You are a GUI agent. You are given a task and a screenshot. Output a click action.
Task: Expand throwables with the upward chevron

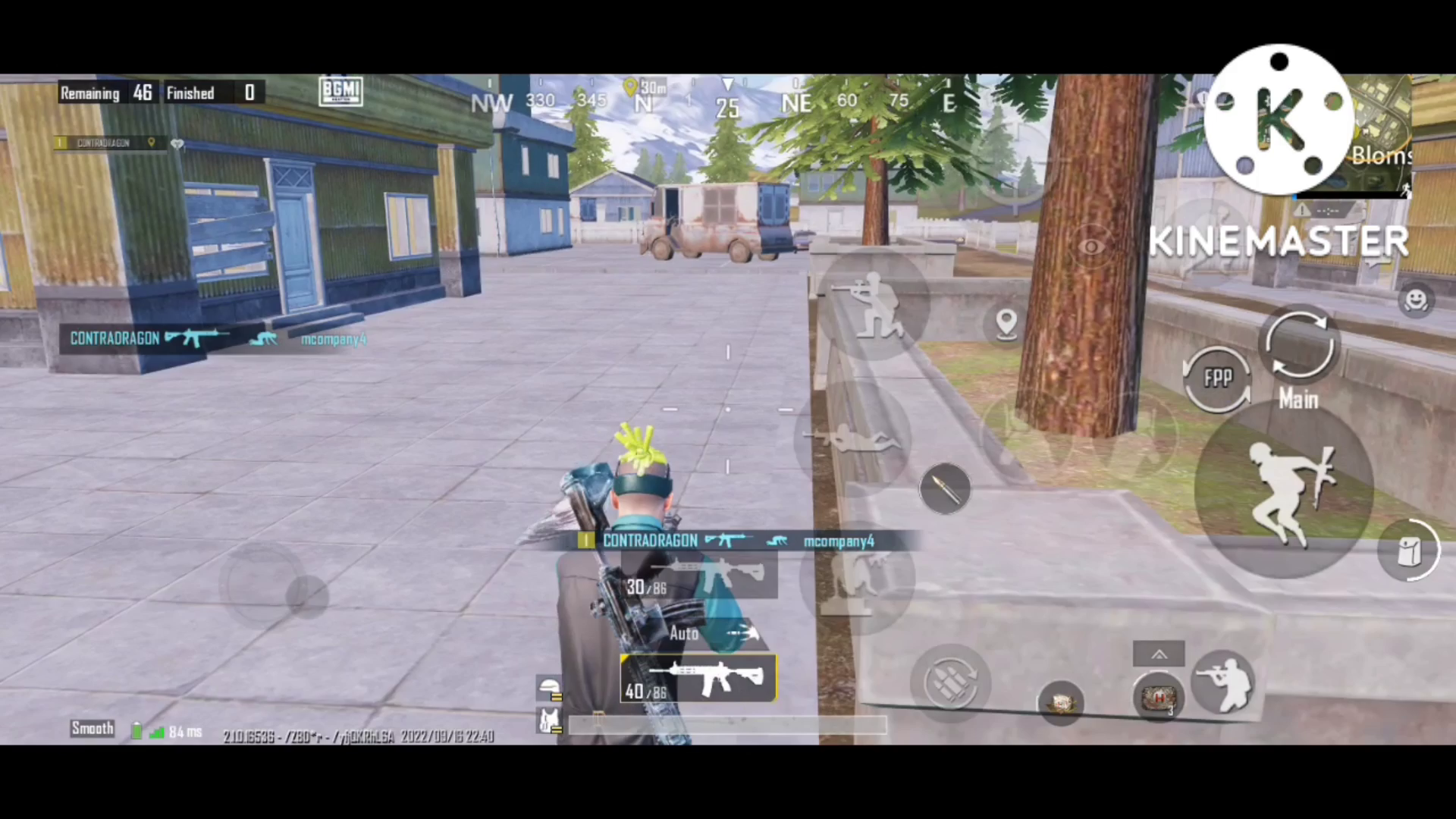pyautogui.click(x=1159, y=654)
